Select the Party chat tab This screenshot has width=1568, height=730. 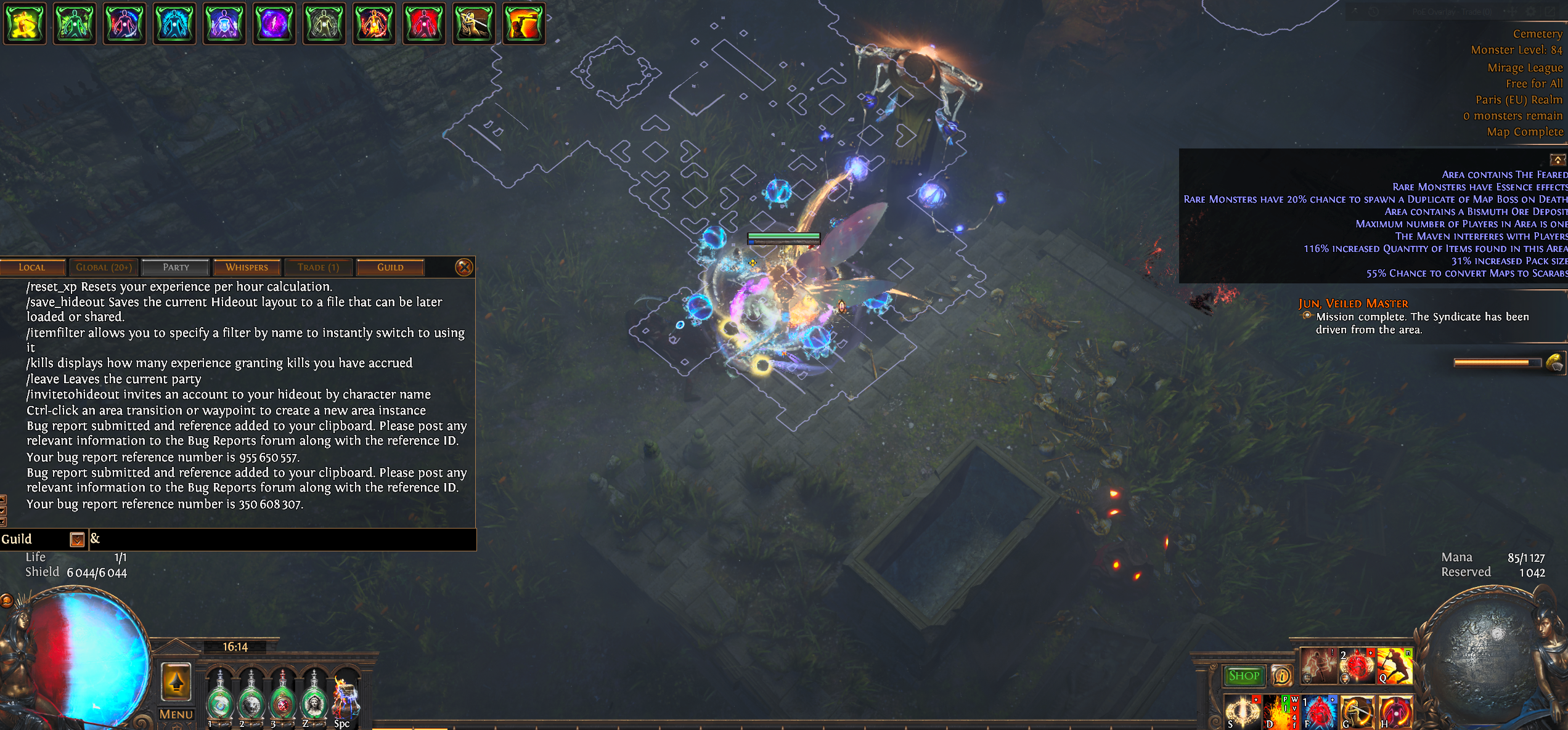pyautogui.click(x=176, y=267)
